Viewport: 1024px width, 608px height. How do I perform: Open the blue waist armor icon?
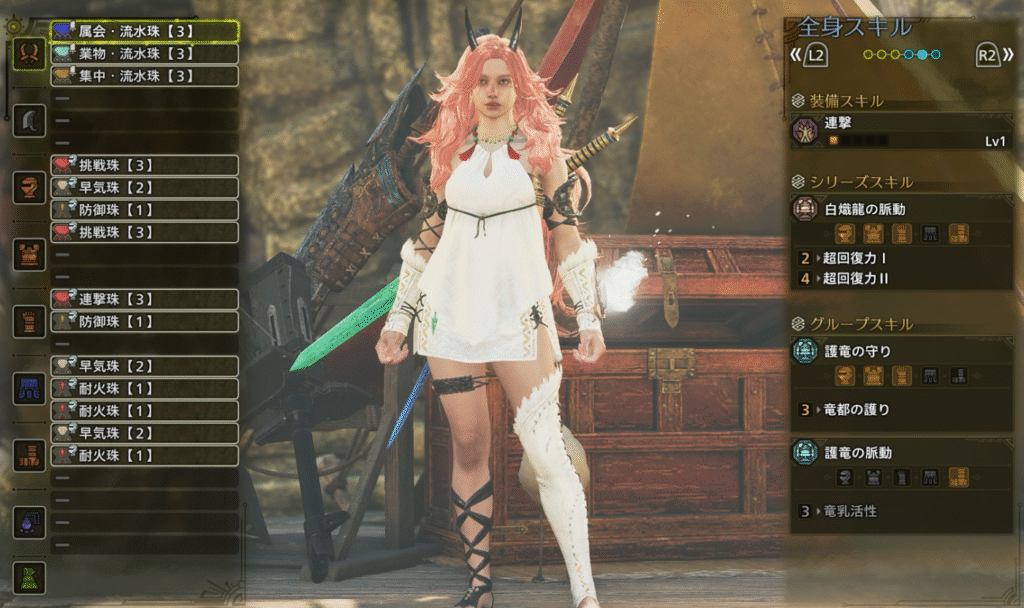[28, 388]
